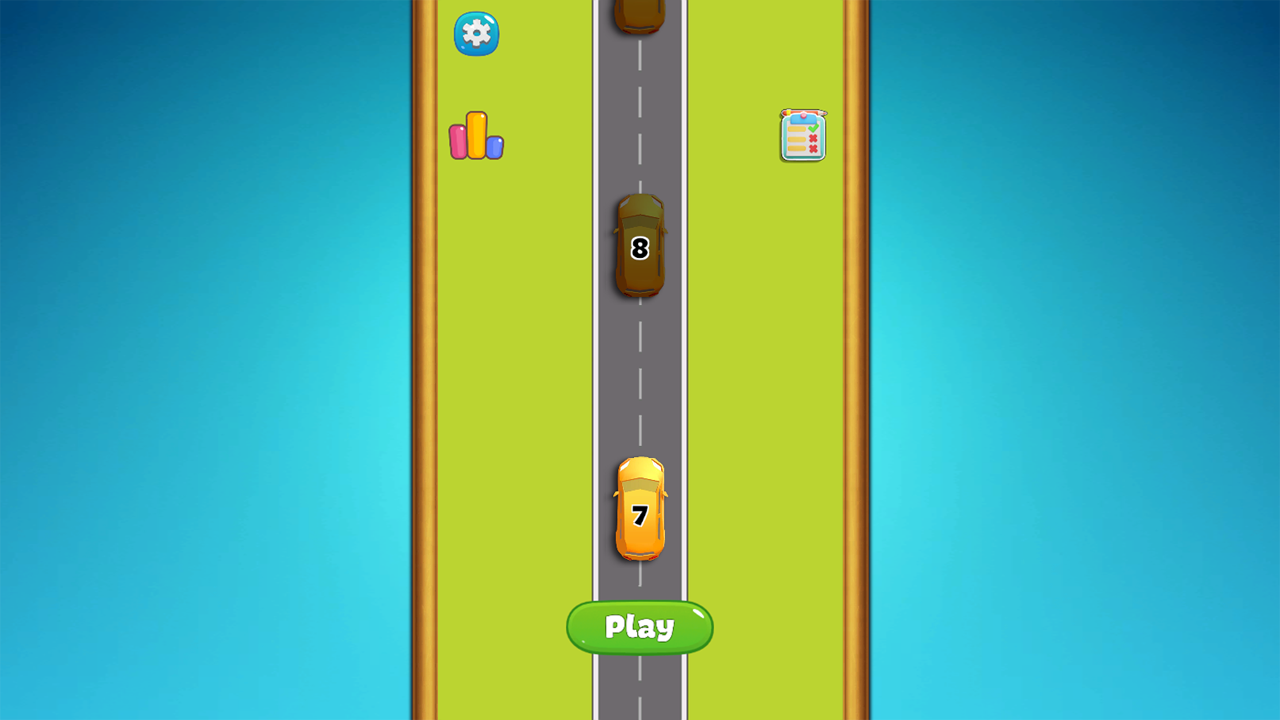1280x720 pixels.
Task: Tap the brown rival car numbered 8
Action: [x=640, y=247]
